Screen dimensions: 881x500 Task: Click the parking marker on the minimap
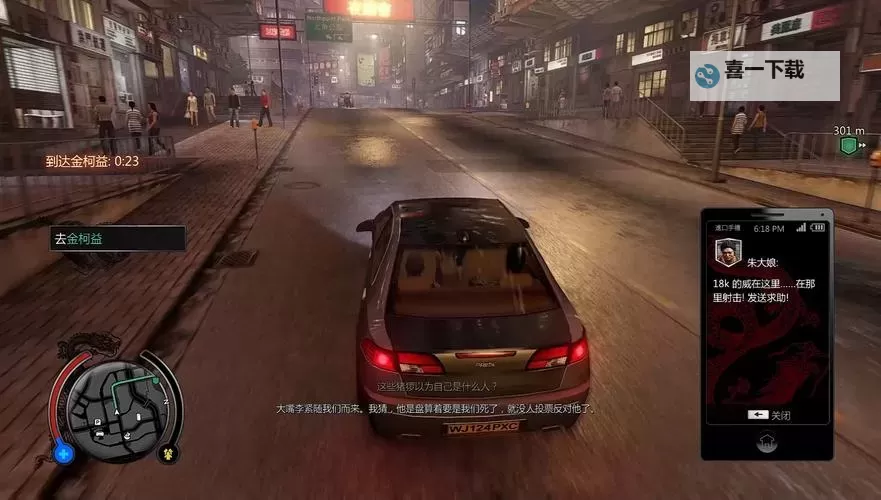98,423
